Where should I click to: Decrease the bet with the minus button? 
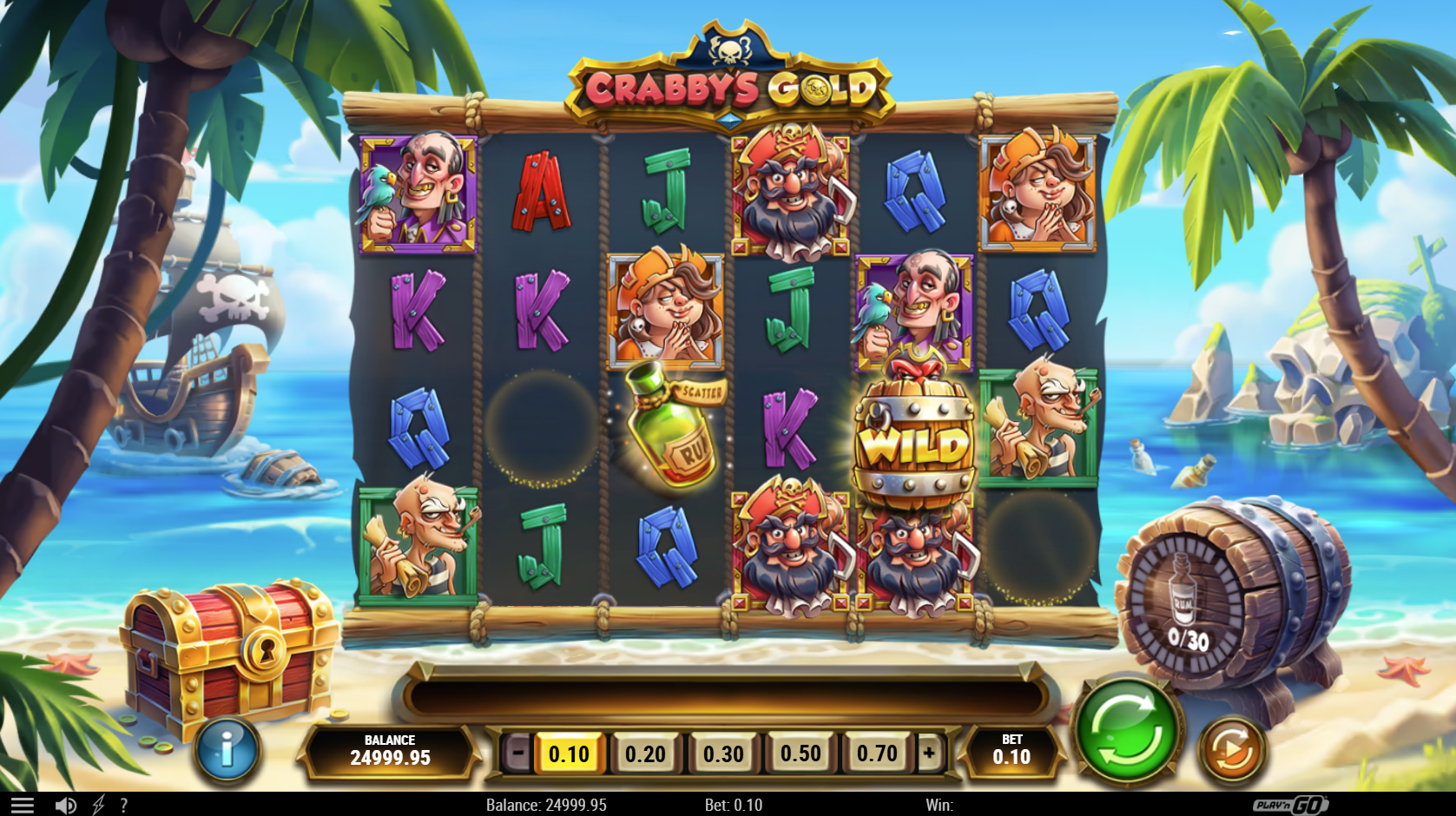coord(517,753)
